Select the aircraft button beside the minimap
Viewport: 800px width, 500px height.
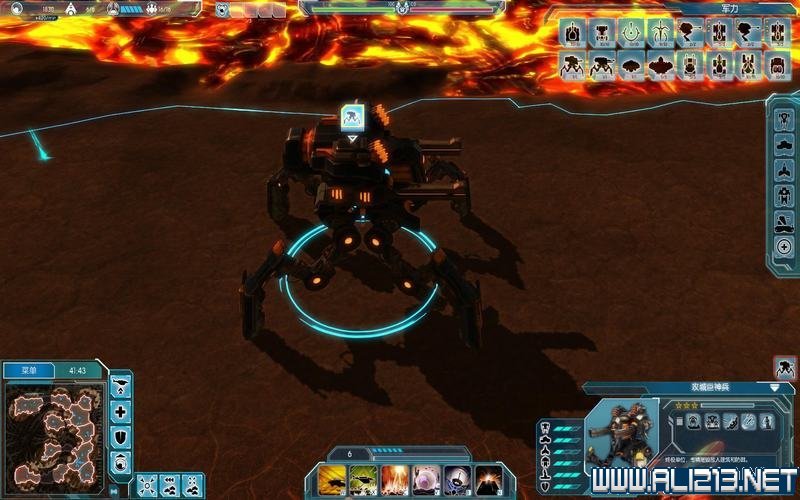(121, 385)
